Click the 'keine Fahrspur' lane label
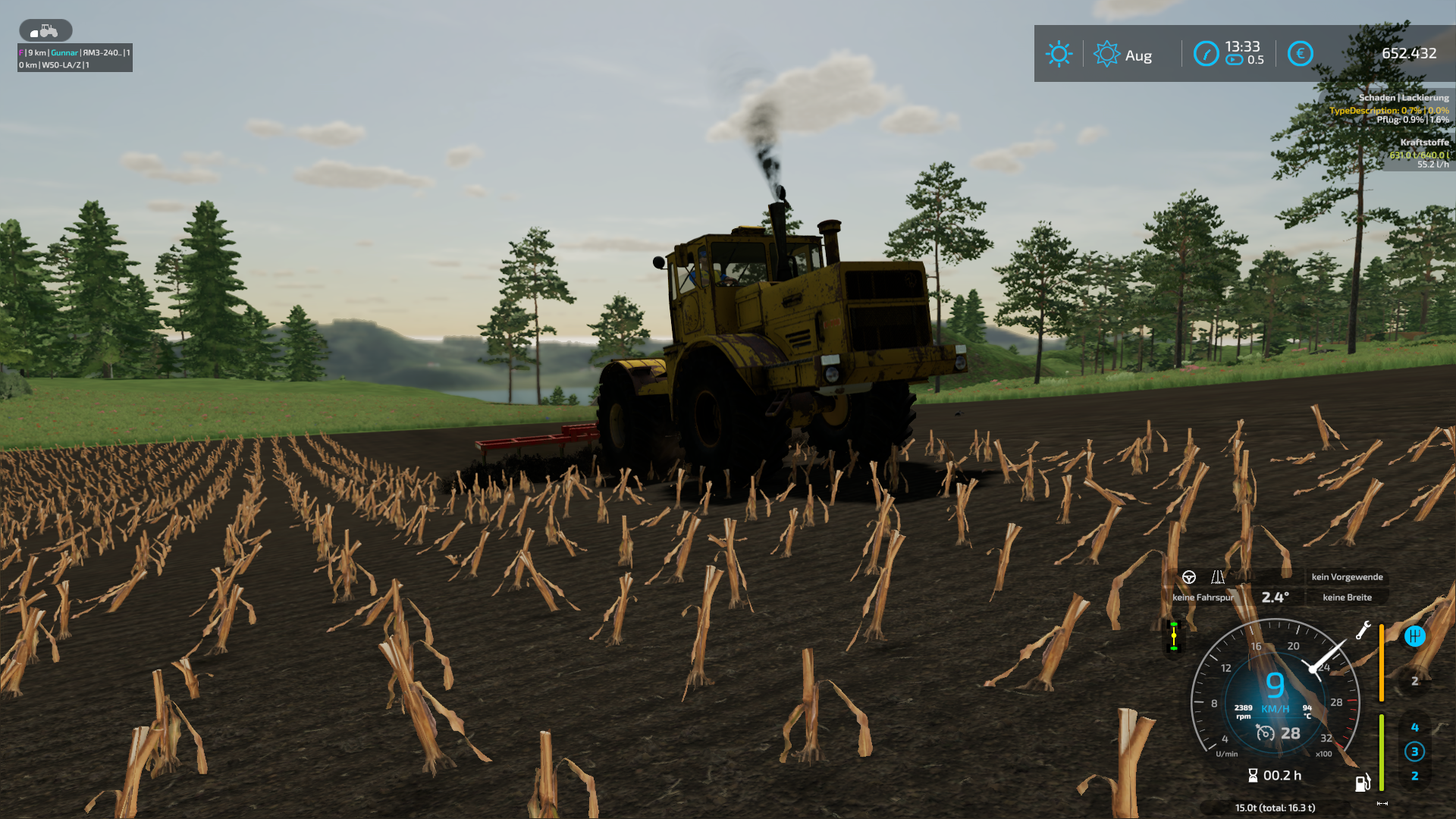Screen dimensions: 1456x819 point(1203,598)
